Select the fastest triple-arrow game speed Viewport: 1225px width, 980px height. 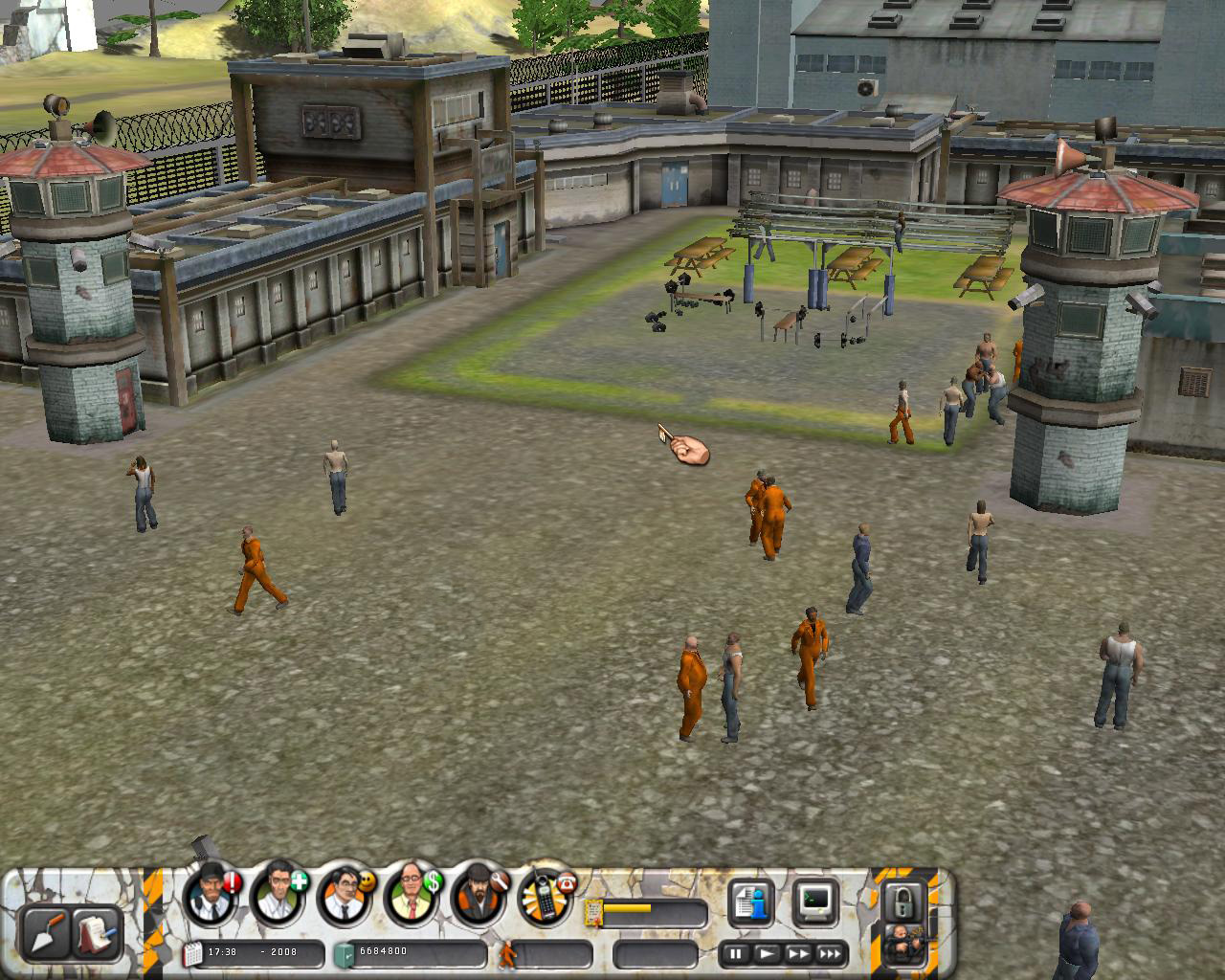tap(829, 953)
